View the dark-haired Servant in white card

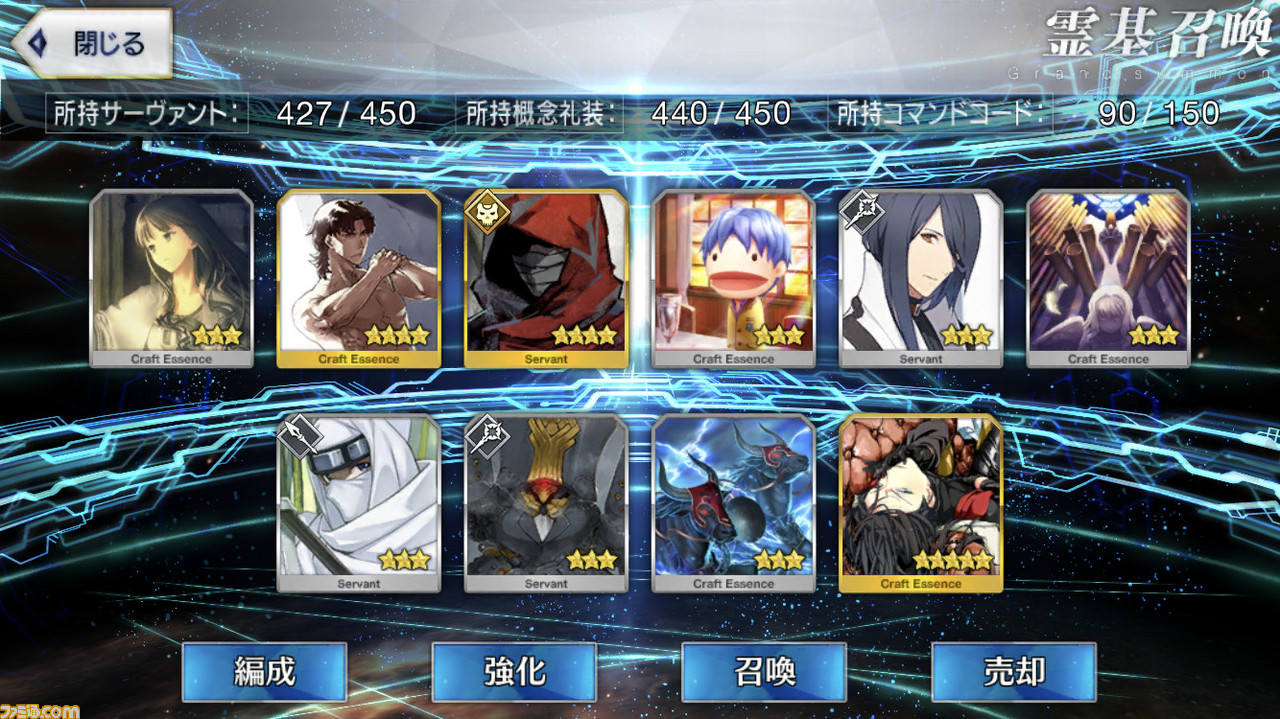921,278
